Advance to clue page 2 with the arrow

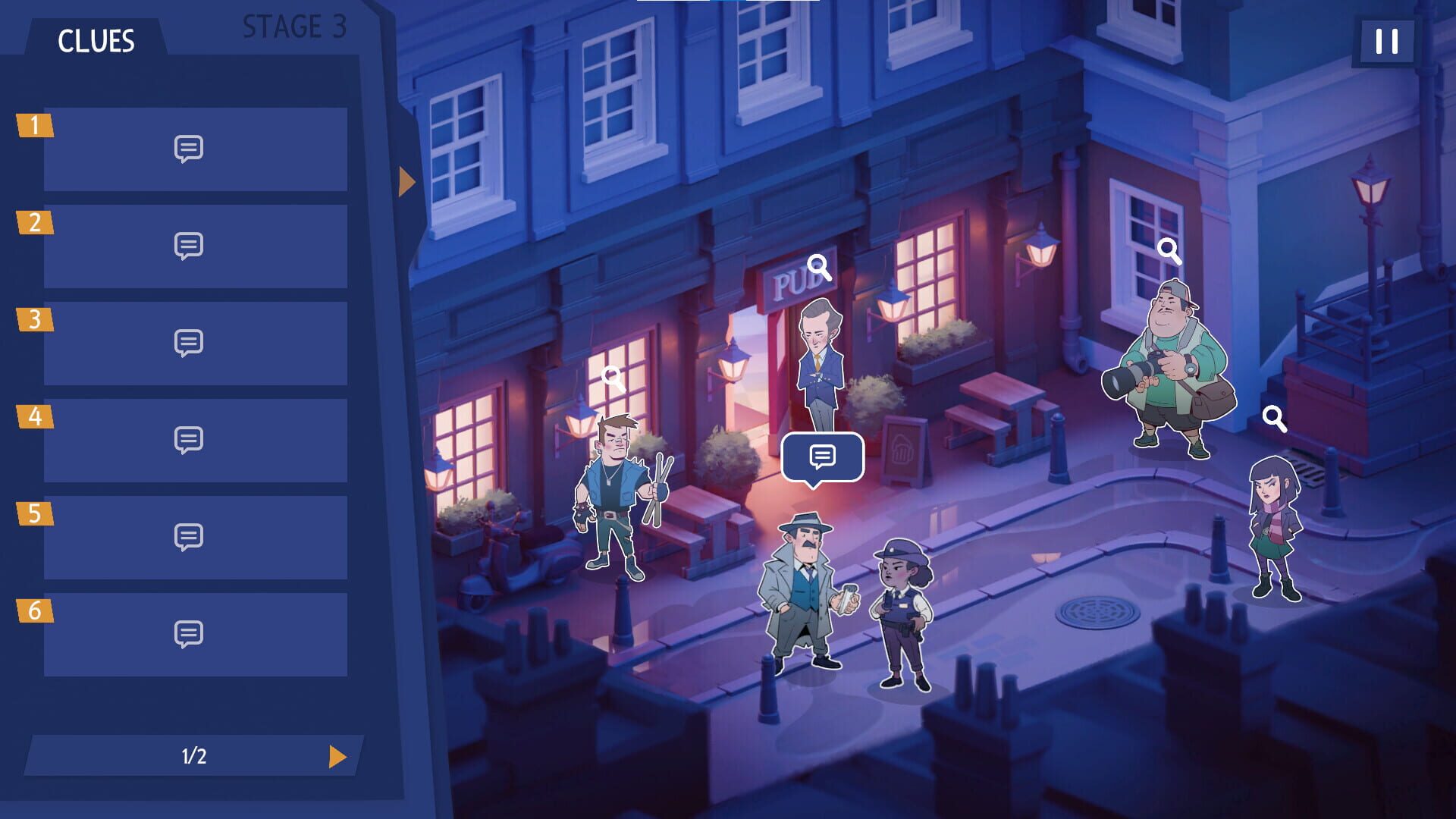pos(338,755)
